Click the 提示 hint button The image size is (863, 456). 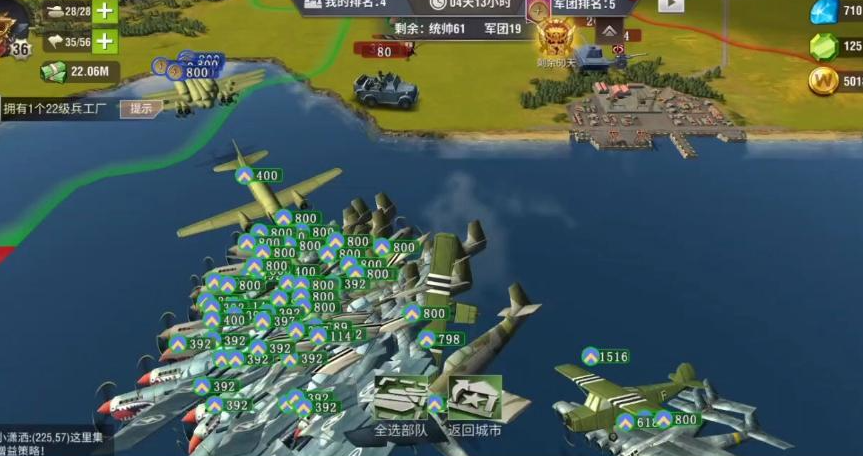tap(140, 108)
